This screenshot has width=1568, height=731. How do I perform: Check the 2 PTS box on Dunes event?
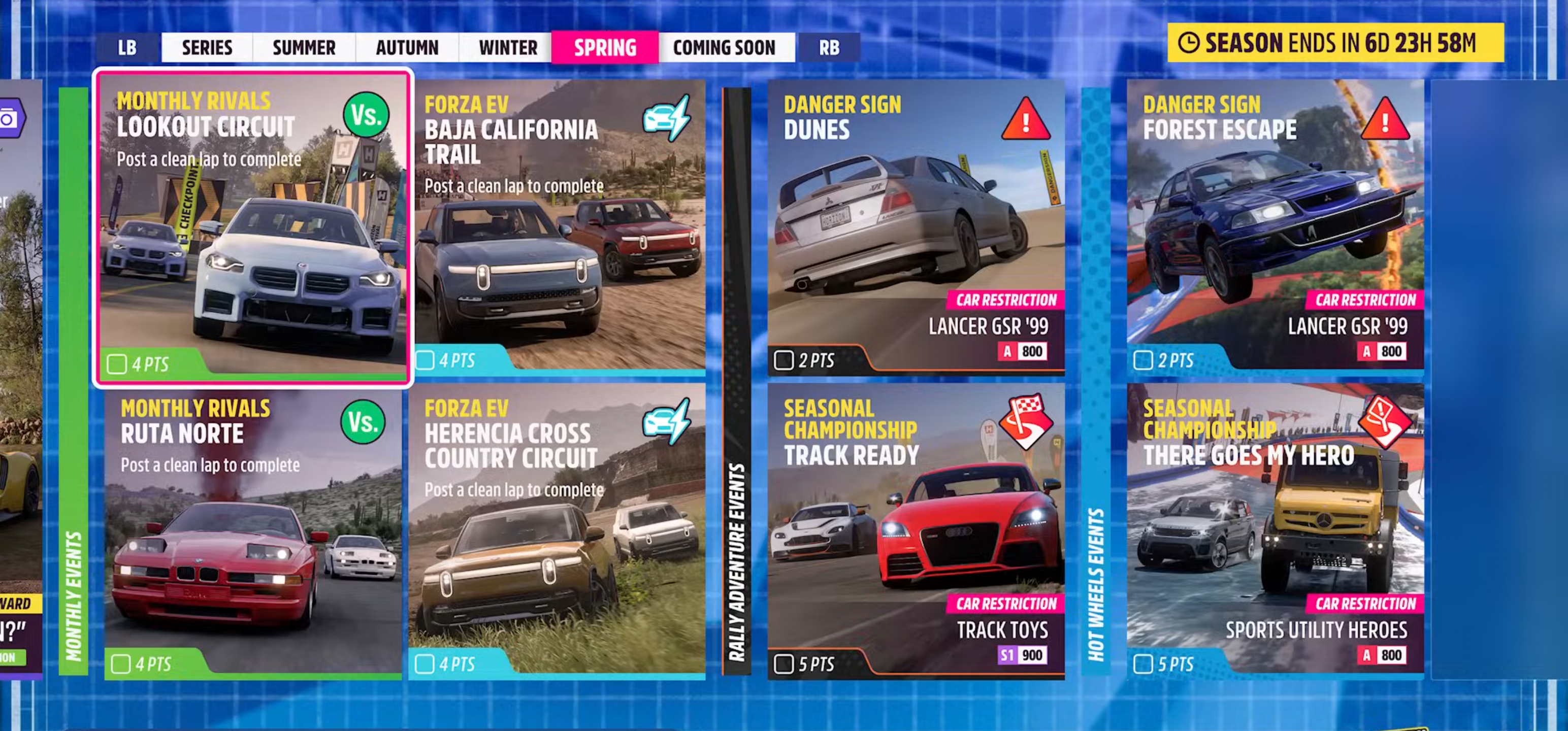[785, 360]
